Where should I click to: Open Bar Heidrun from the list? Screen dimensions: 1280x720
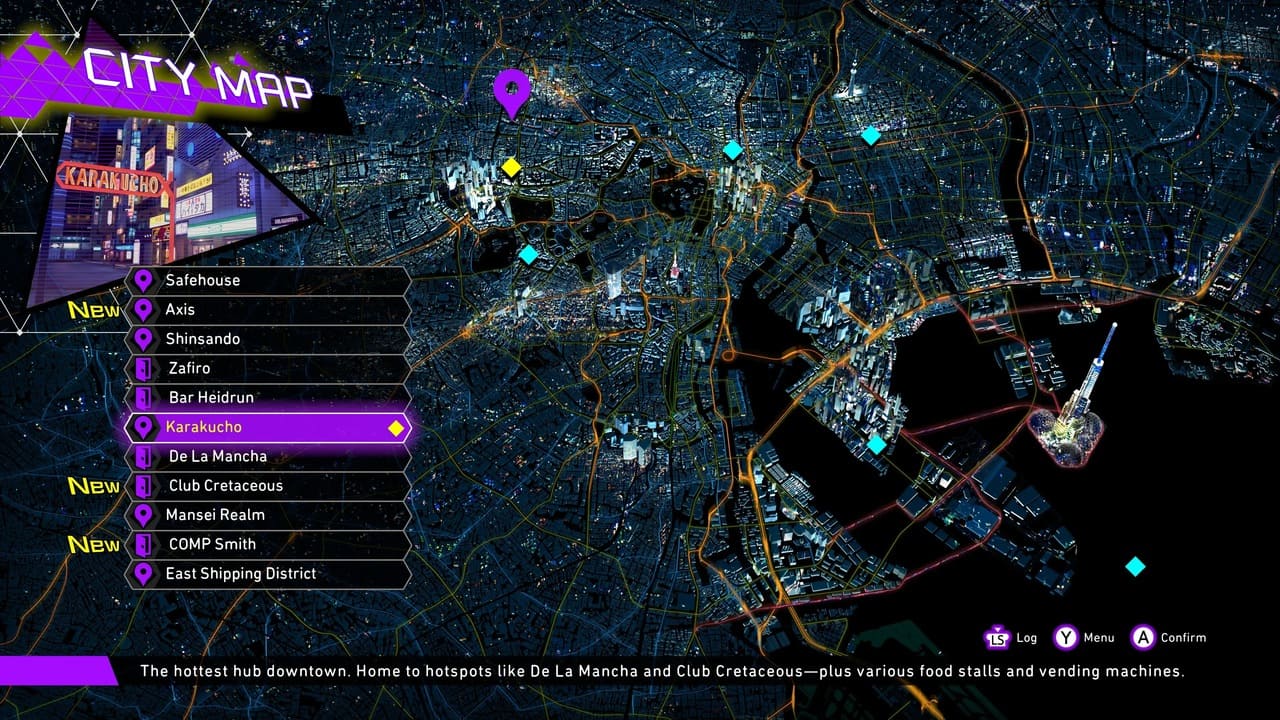pyautogui.click(x=266, y=397)
